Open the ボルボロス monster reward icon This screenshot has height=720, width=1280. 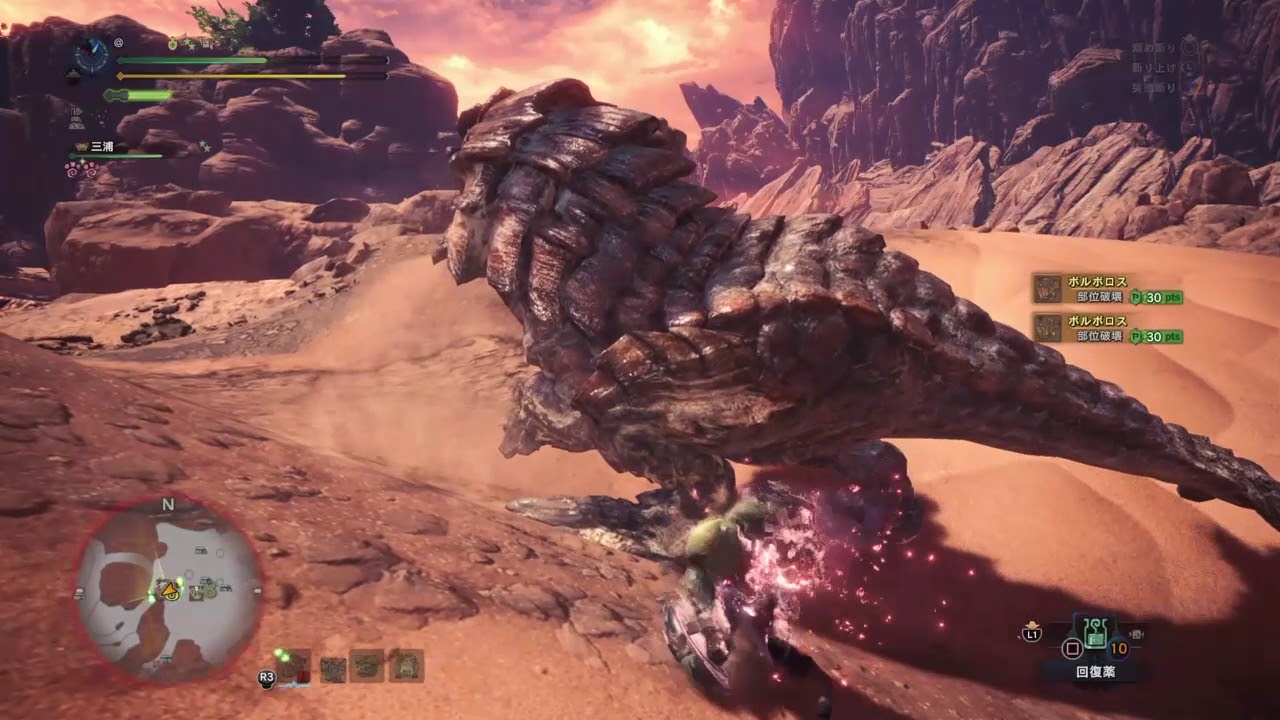(x=1047, y=290)
